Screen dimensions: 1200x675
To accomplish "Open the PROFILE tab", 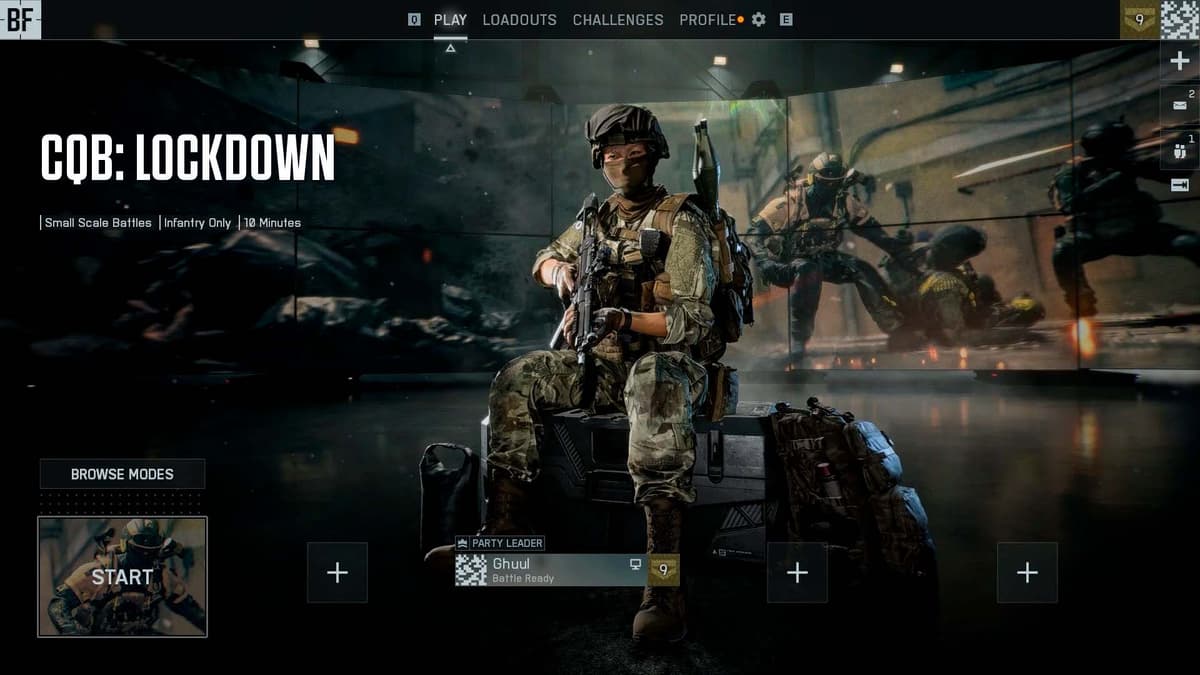I will [x=707, y=20].
